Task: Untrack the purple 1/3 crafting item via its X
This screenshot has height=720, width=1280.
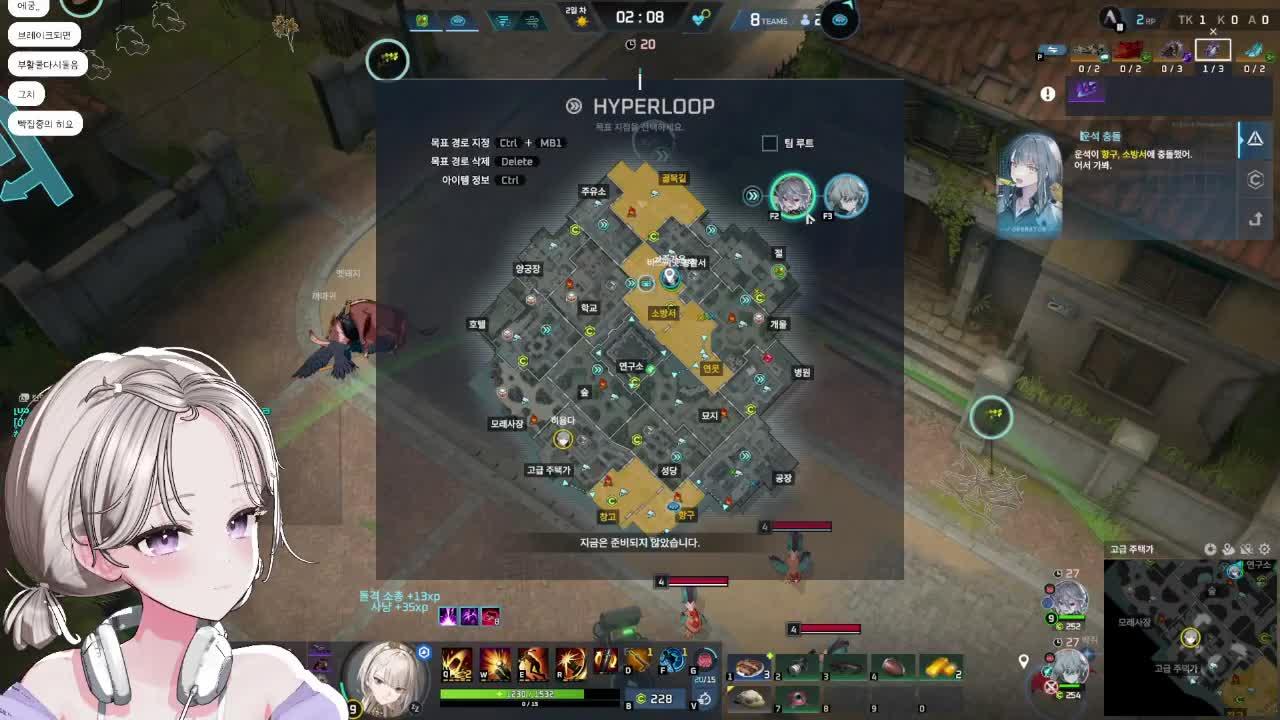Action: point(1213,31)
